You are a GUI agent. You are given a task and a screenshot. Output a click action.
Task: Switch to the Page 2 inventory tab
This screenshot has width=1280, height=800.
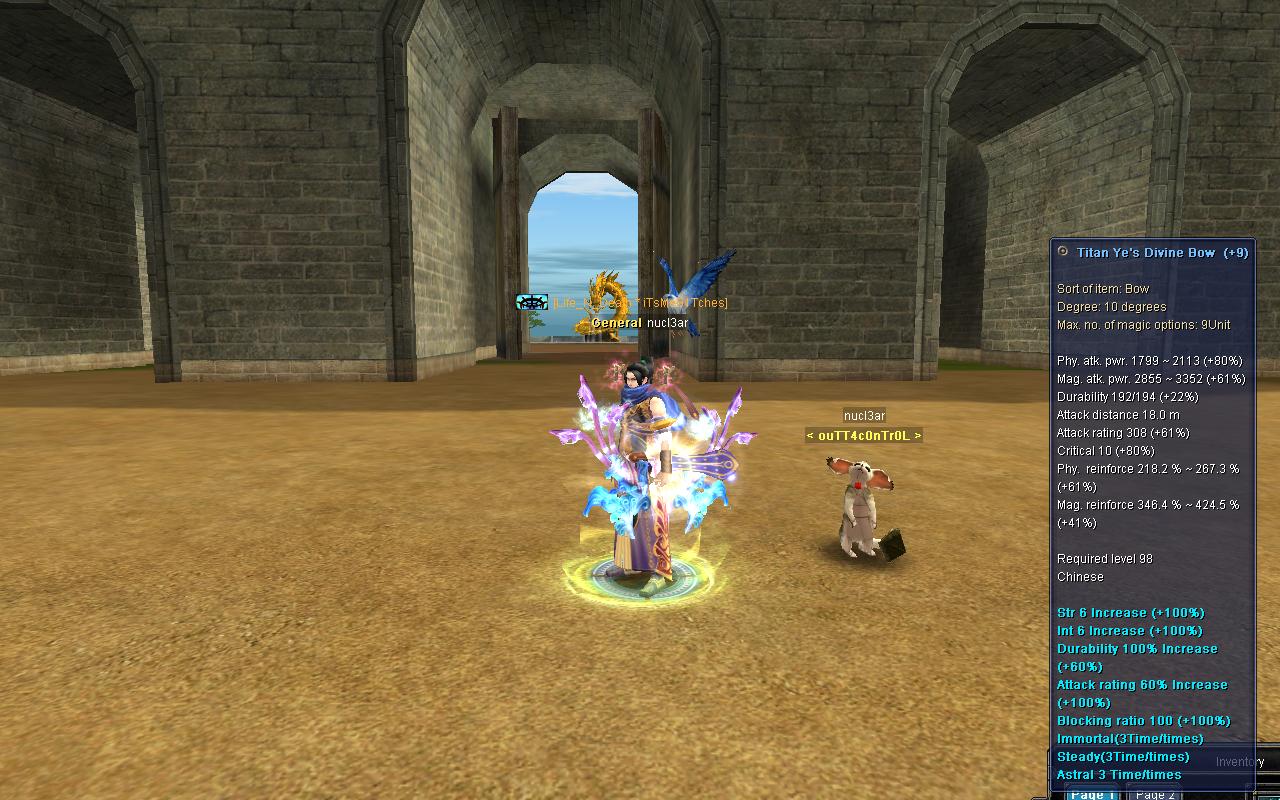[1155, 794]
